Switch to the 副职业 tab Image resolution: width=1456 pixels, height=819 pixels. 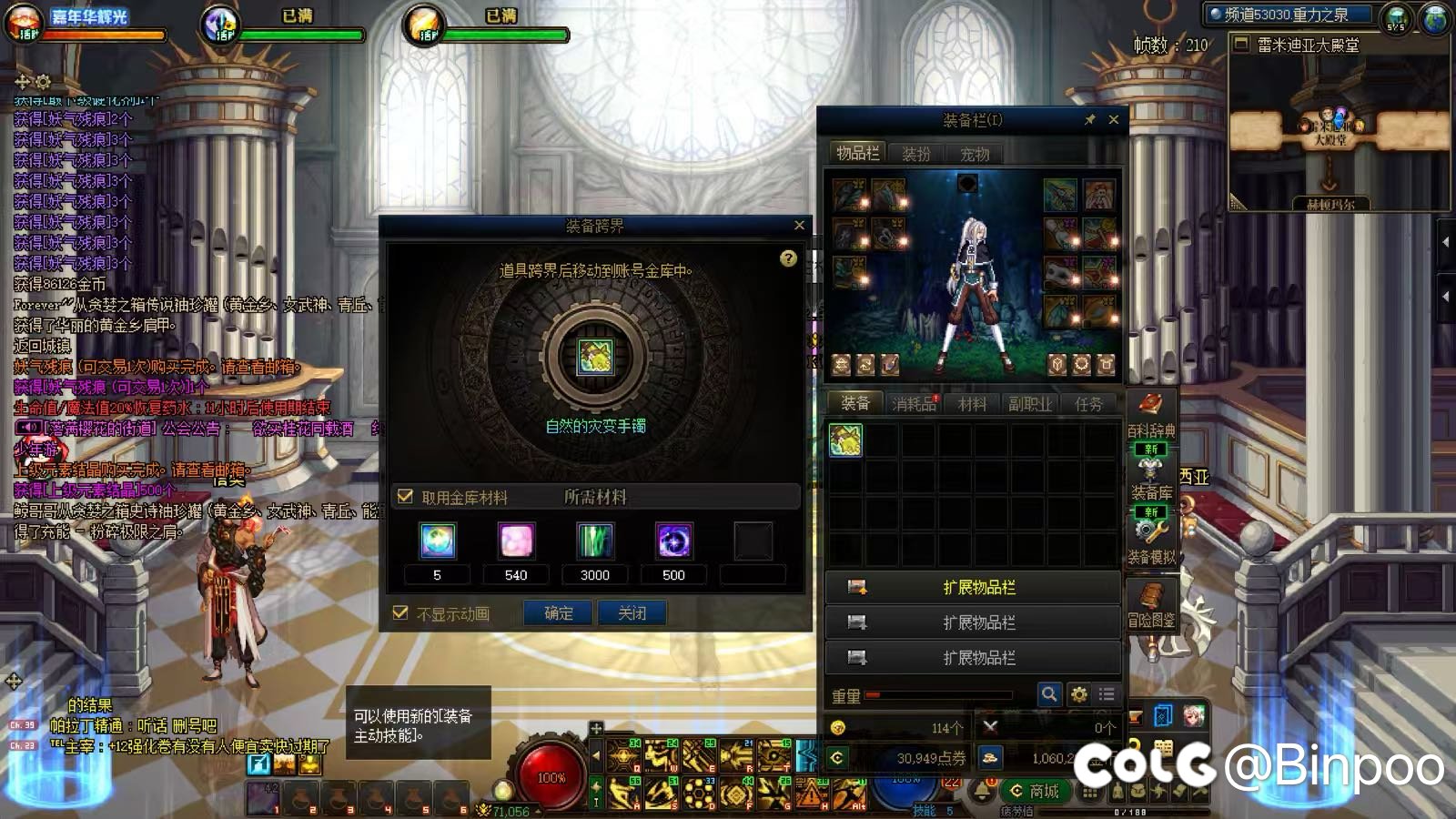pos(1029,404)
